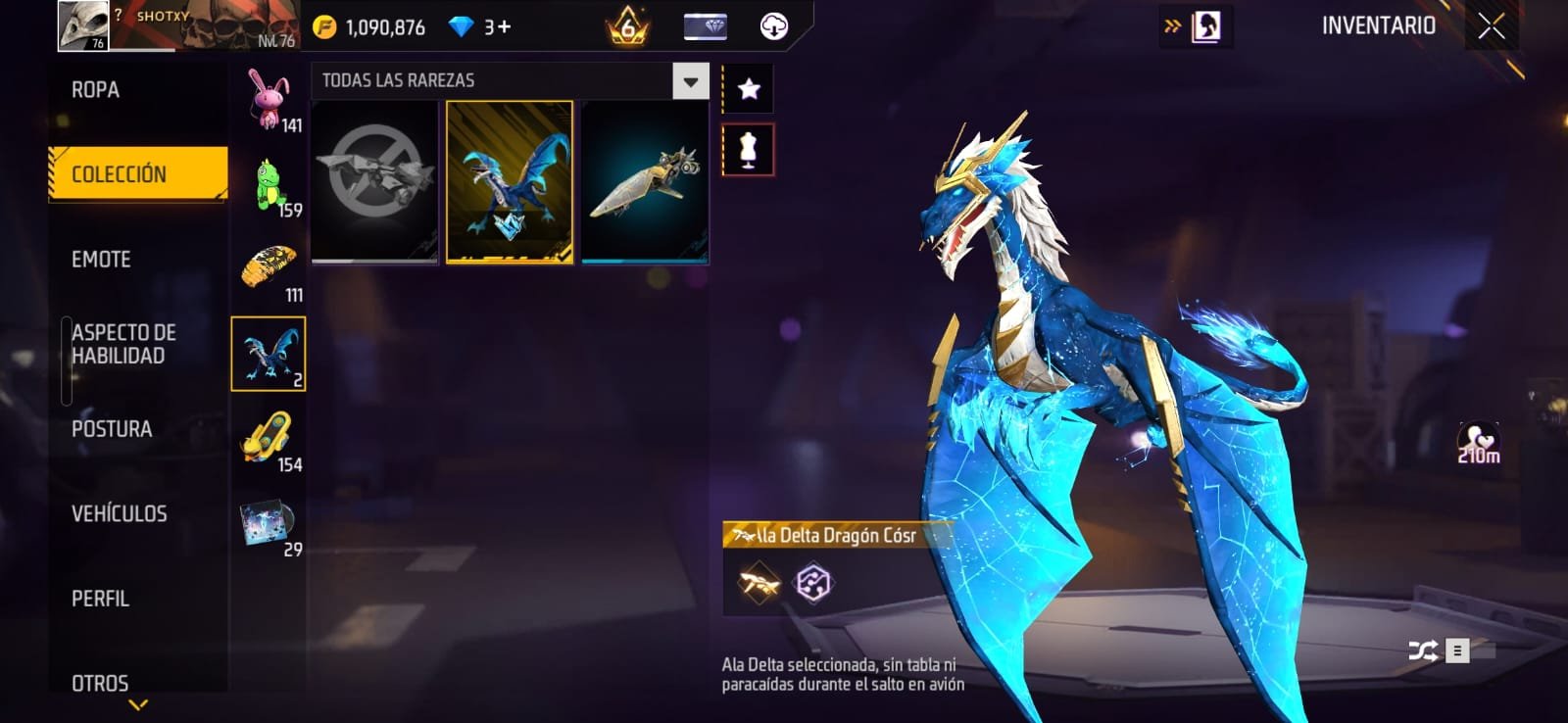
Task: Select the green chameleon subcategory icon
Action: click(269, 184)
